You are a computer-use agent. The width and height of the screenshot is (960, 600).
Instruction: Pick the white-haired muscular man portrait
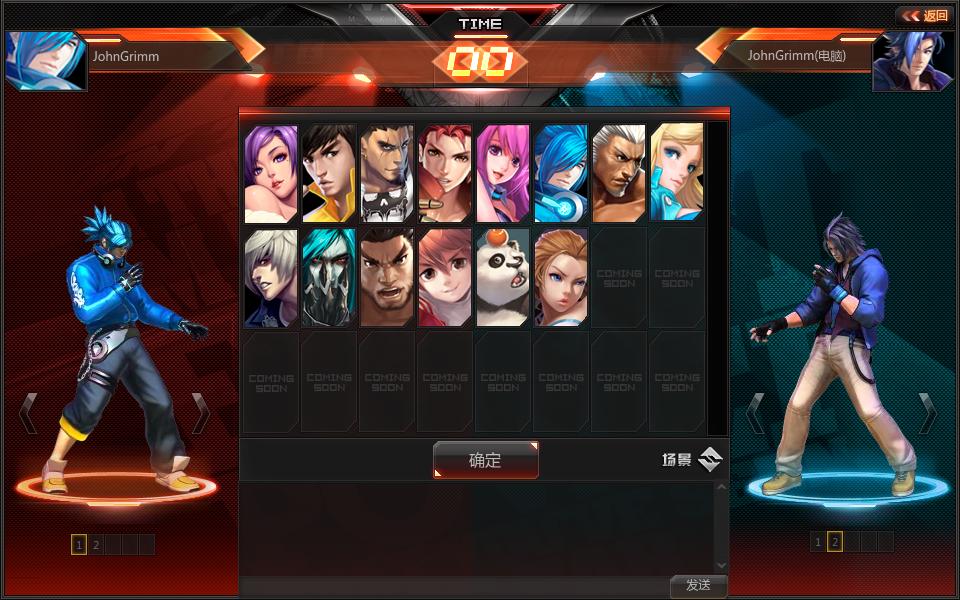coord(619,173)
